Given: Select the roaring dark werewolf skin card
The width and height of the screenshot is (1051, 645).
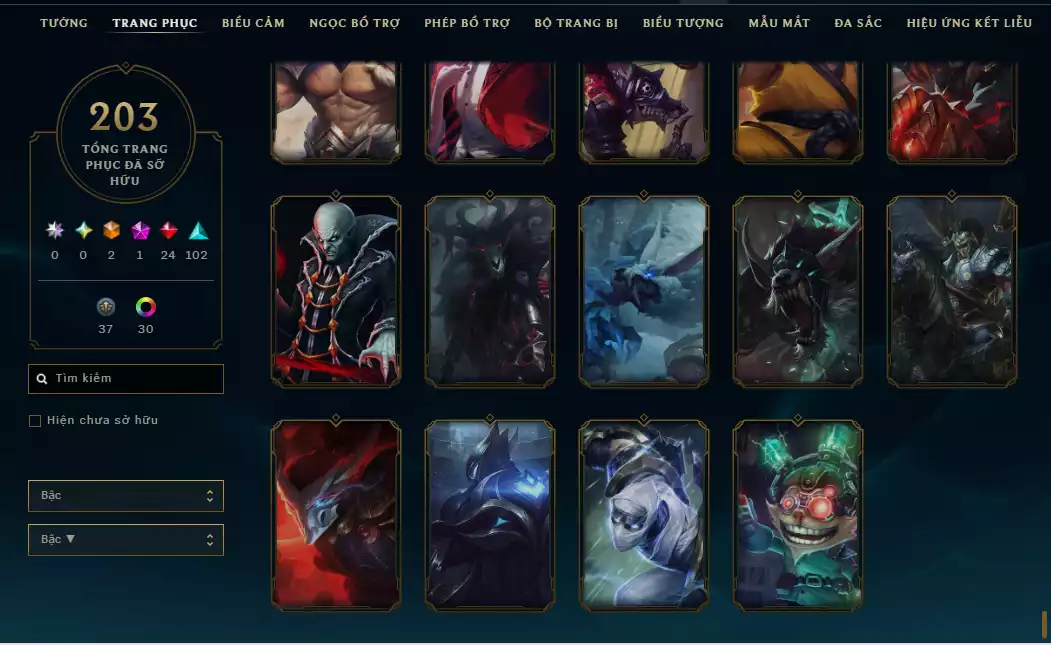Looking at the screenshot, I should 798,291.
